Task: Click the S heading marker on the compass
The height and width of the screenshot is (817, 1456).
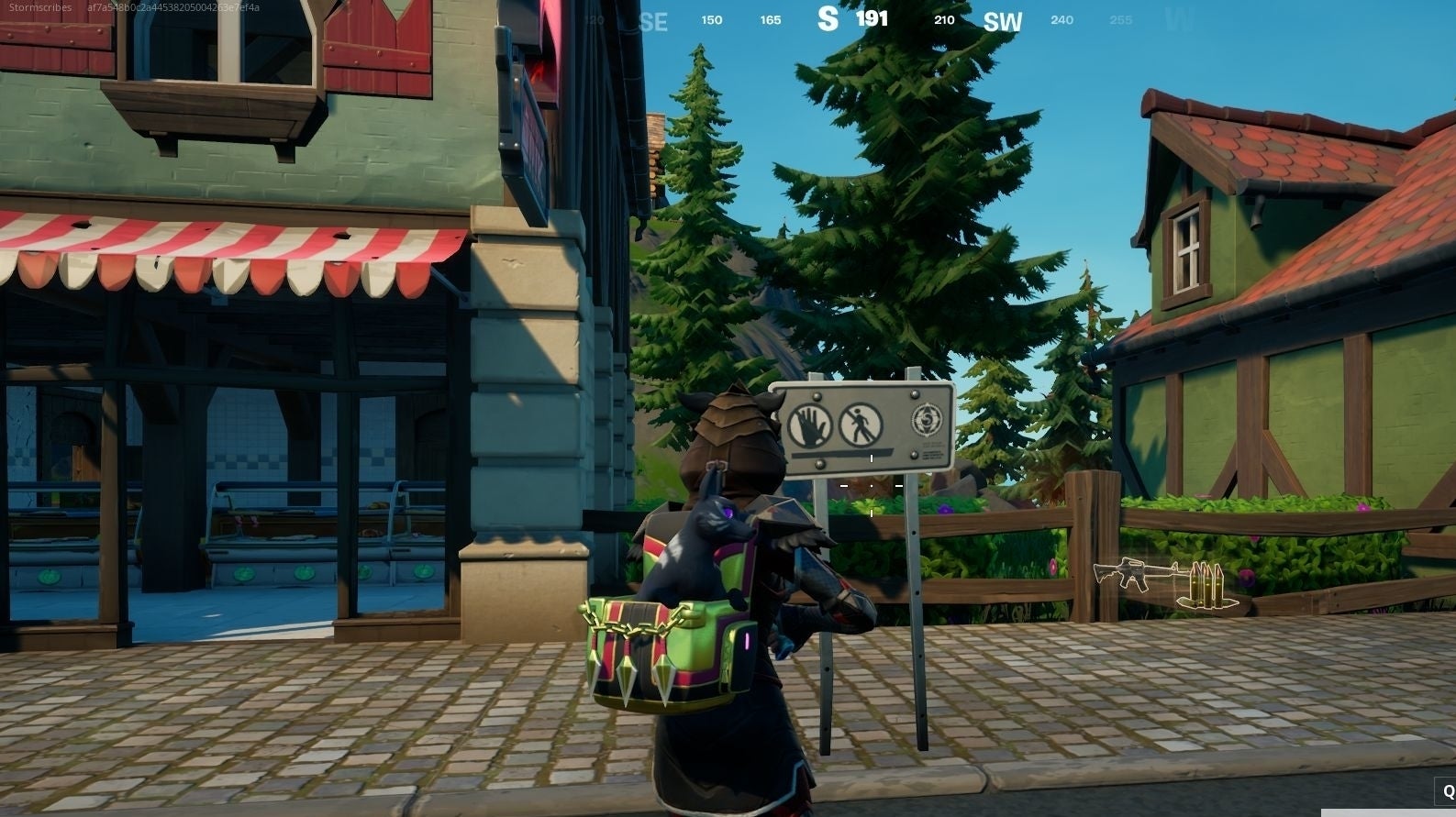Action: [x=828, y=18]
